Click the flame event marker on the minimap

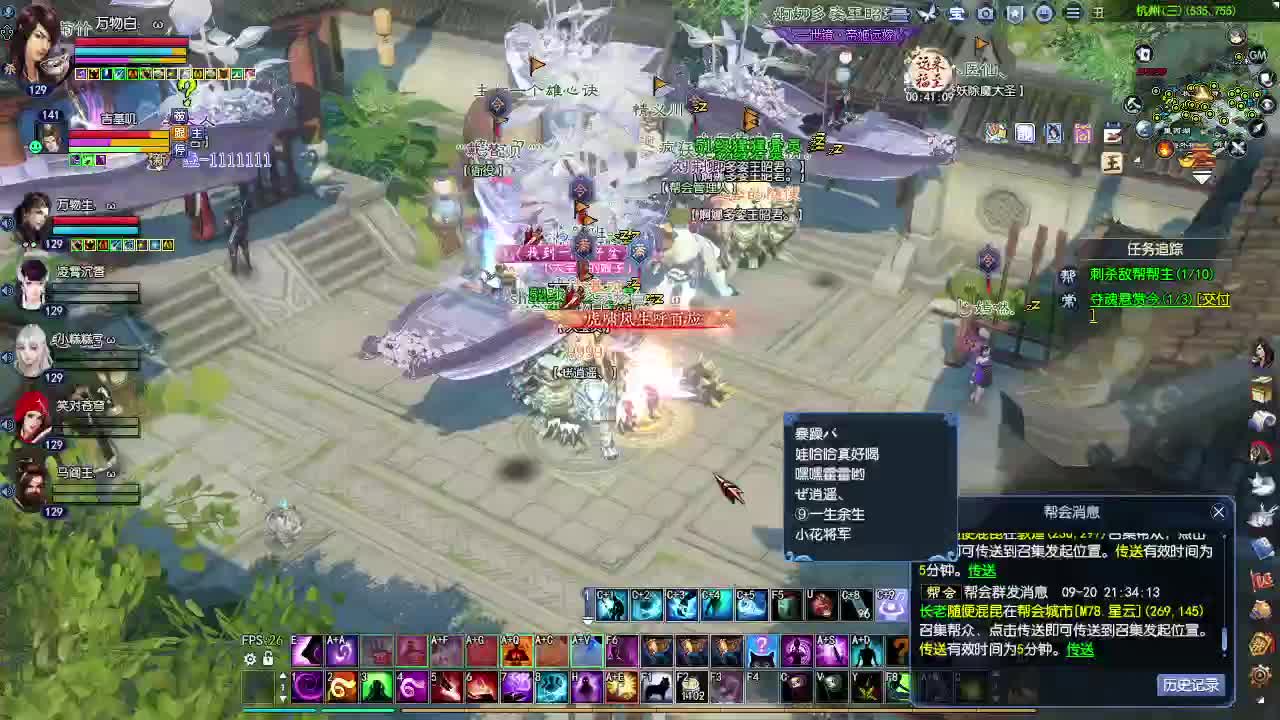1164,149
